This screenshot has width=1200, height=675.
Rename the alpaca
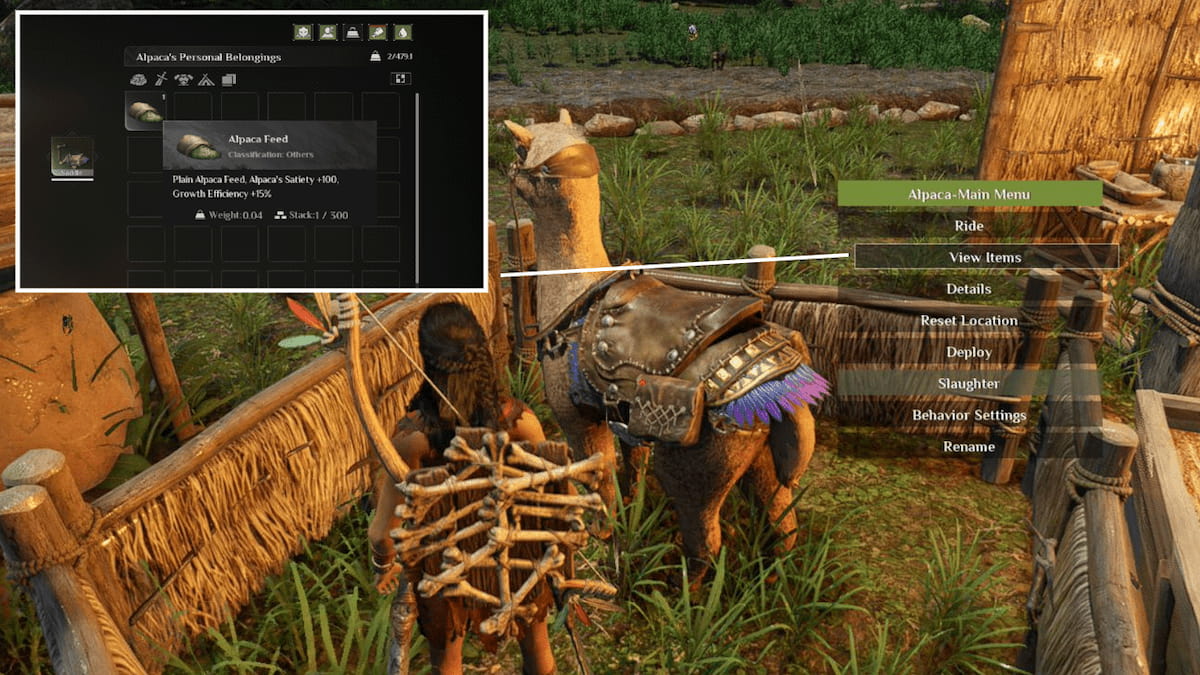click(969, 447)
